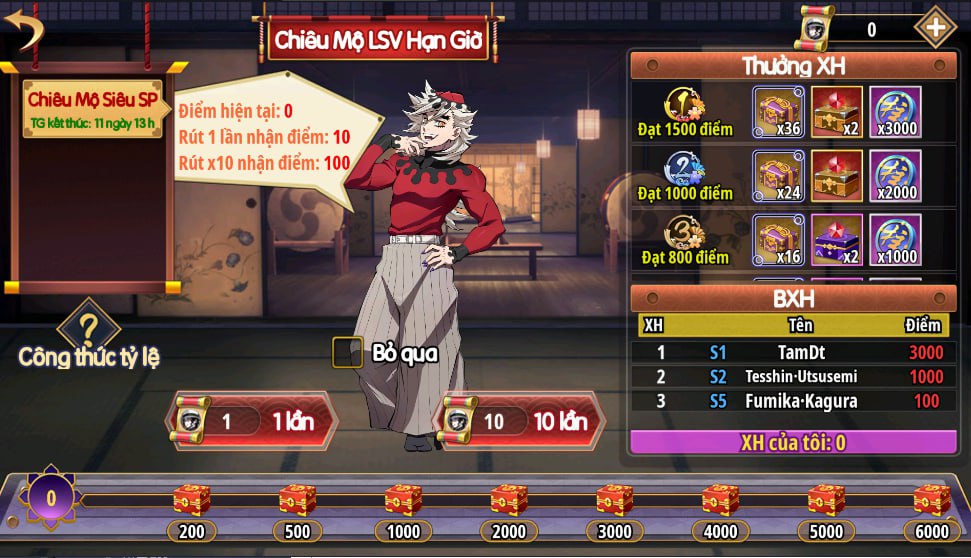Open the 3000 points reward chest
This screenshot has width=971, height=558.
(615, 500)
